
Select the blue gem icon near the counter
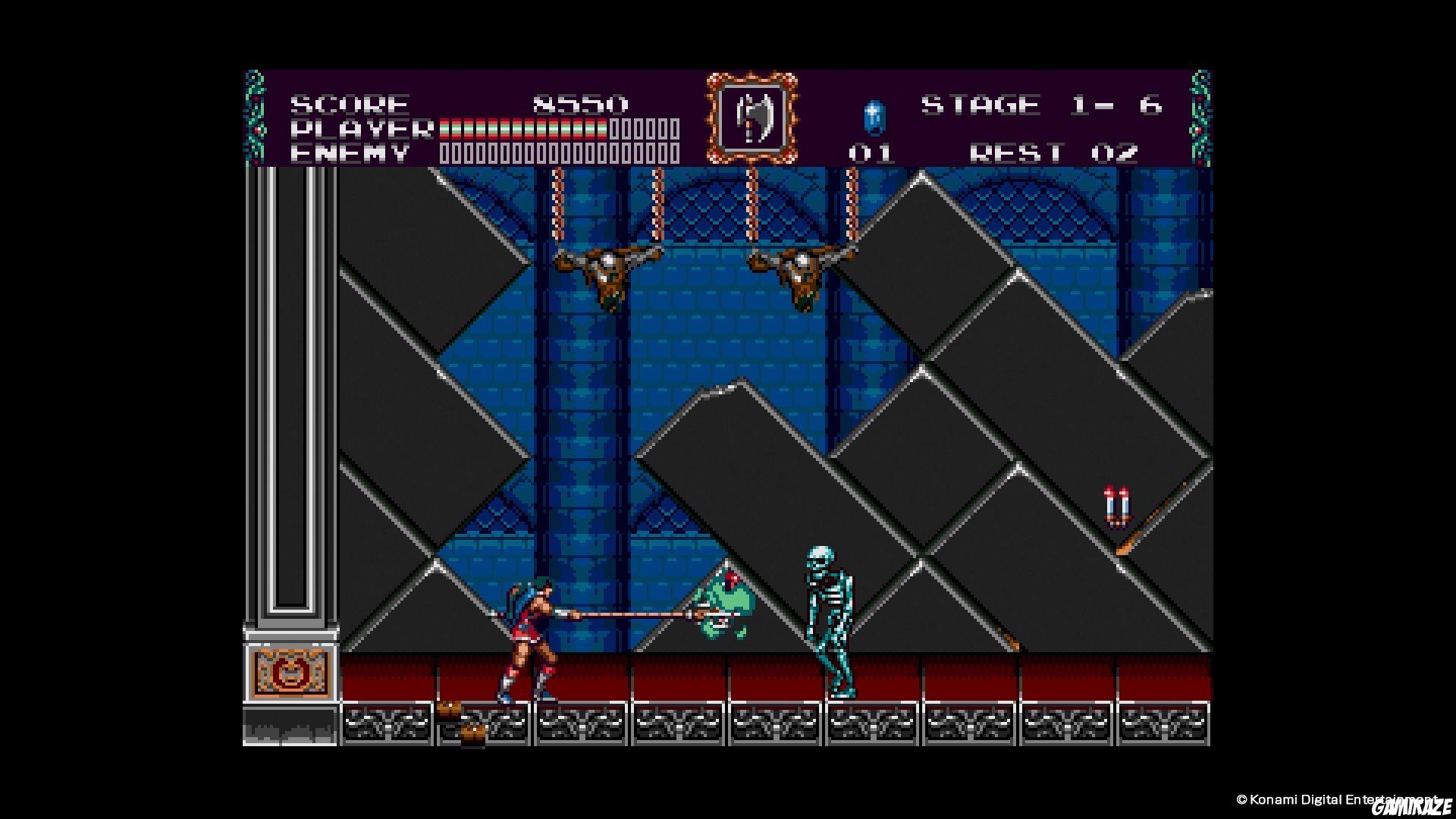pyautogui.click(x=874, y=118)
